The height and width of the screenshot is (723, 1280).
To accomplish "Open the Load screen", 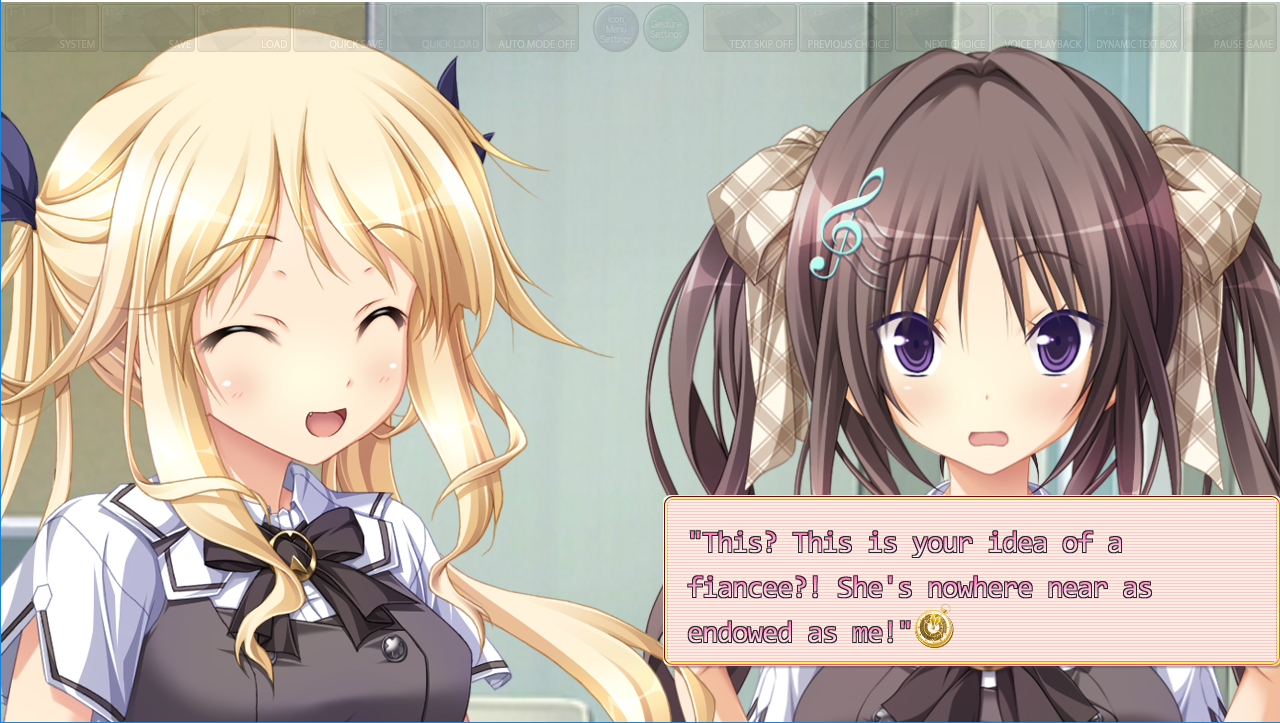I will pos(244,28).
